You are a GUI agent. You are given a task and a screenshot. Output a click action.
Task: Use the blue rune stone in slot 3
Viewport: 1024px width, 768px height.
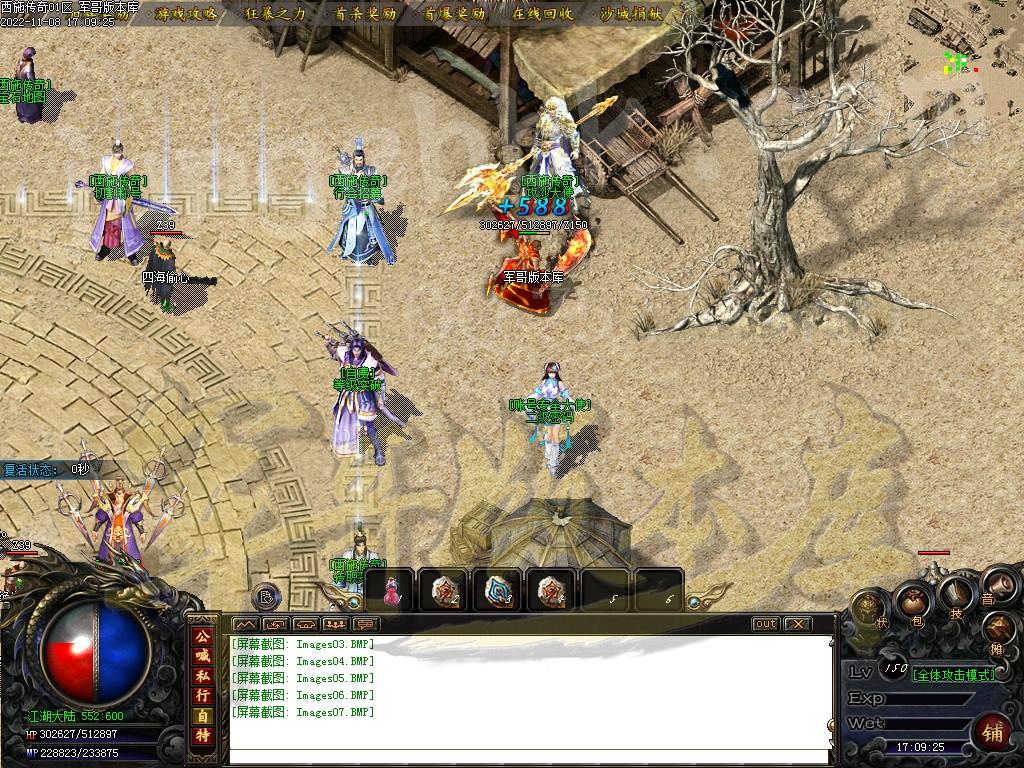point(497,590)
